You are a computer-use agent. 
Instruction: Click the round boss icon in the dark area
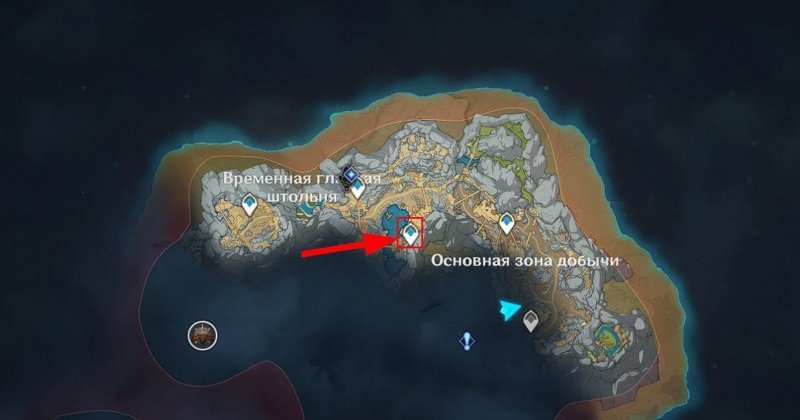pyautogui.click(x=203, y=336)
